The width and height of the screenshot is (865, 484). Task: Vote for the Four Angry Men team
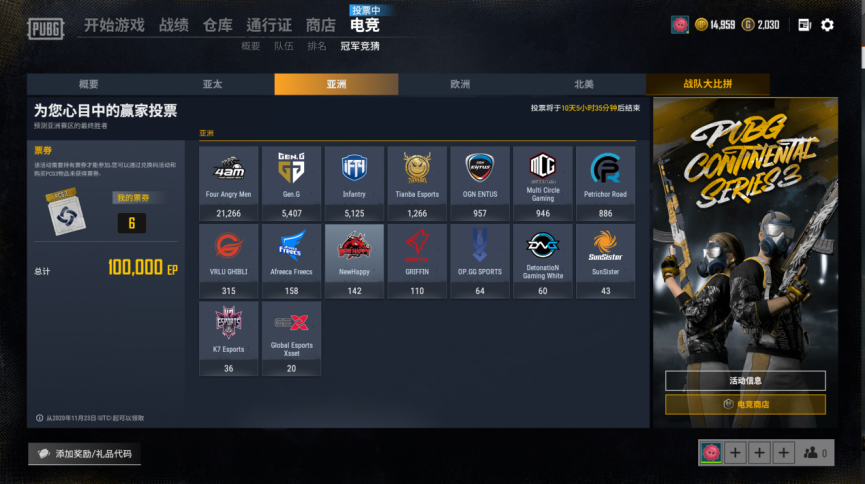tap(228, 184)
